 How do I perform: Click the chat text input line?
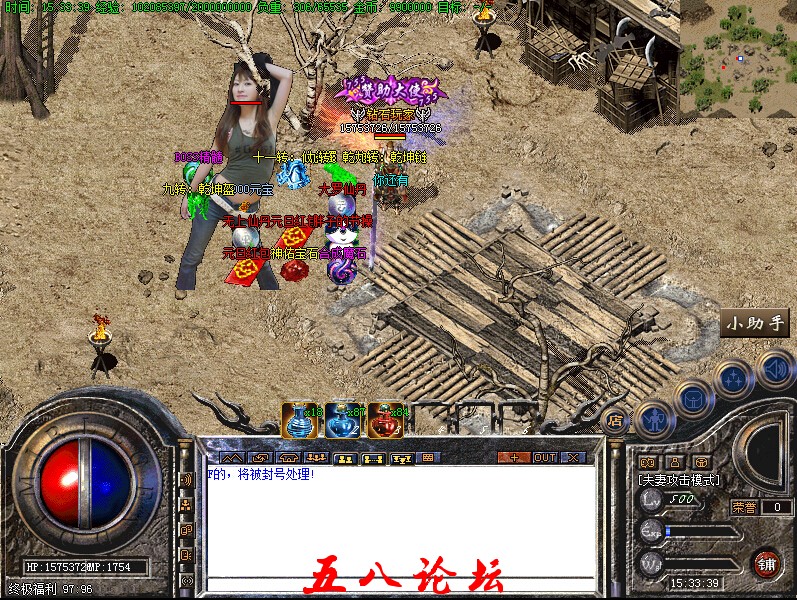[x=400, y=582]
